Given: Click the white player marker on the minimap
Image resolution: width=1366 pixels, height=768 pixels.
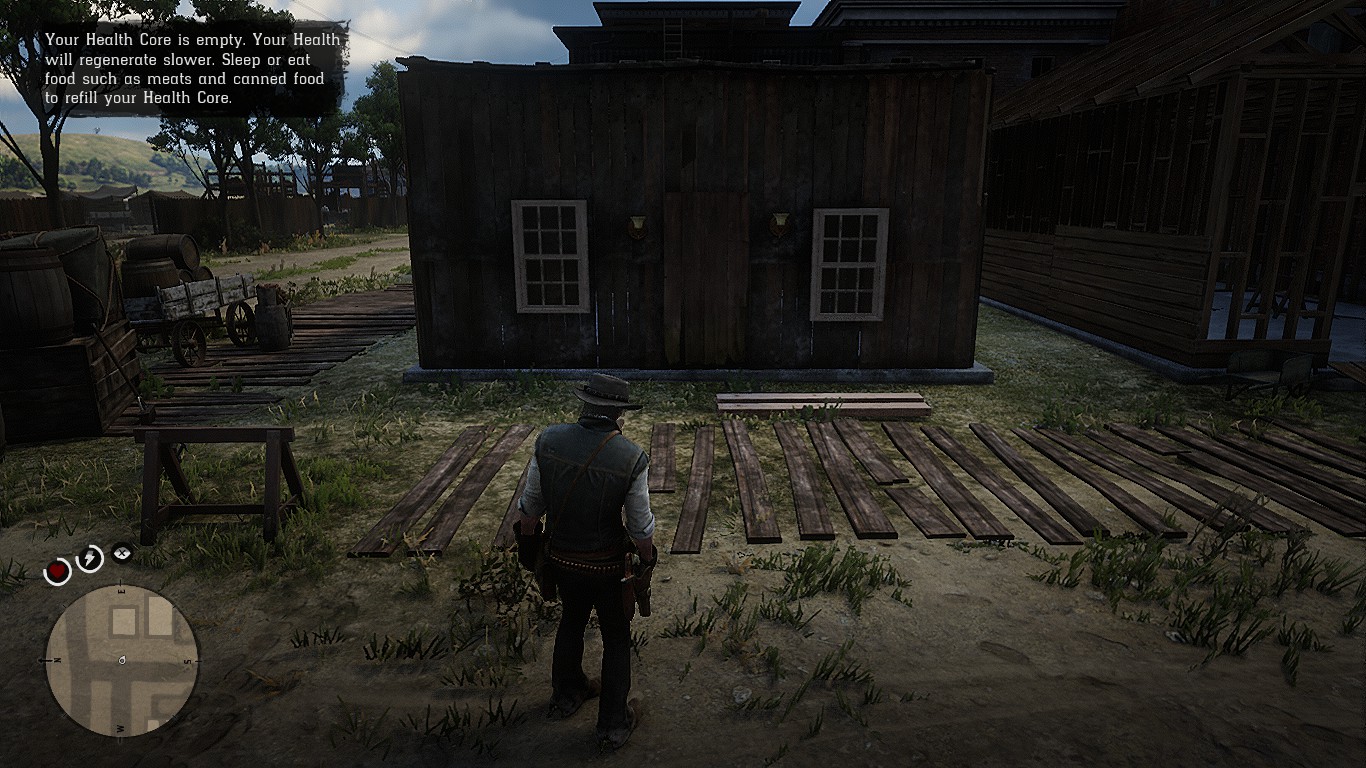Looking at the screenshot, I should (121, 661).
